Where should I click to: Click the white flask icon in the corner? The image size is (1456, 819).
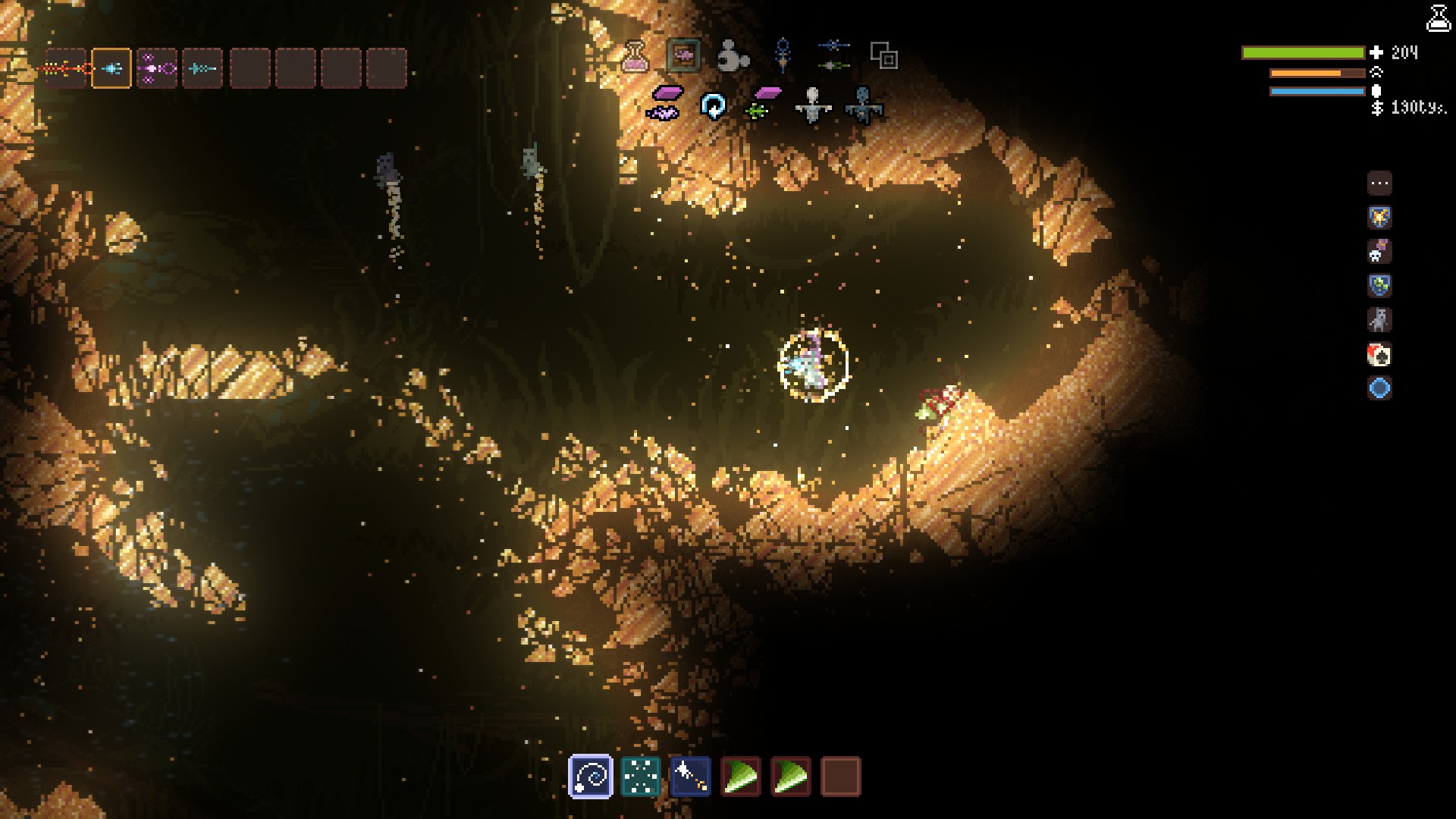coord(1439,18)
